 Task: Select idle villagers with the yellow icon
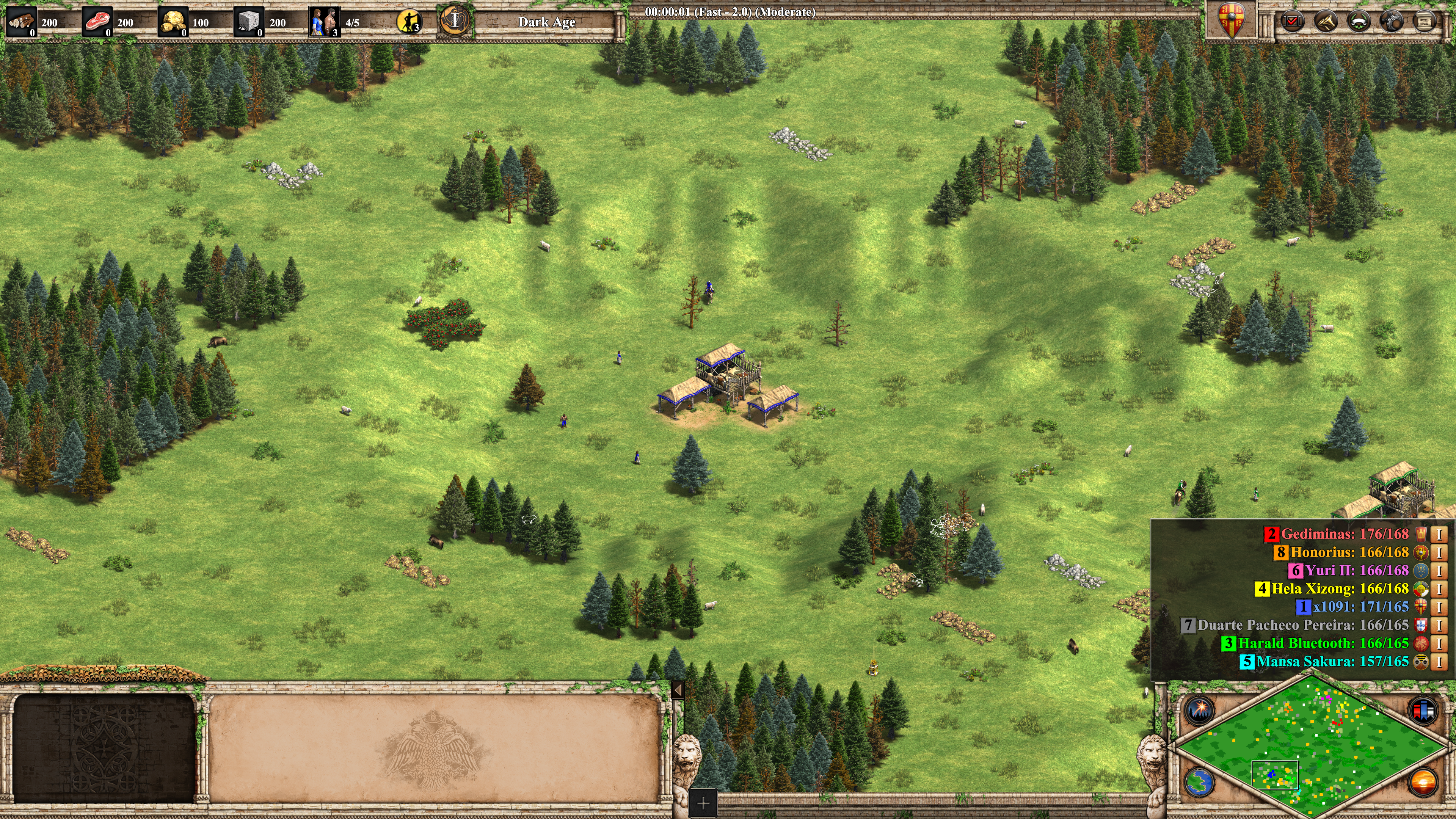coord(409,22)
